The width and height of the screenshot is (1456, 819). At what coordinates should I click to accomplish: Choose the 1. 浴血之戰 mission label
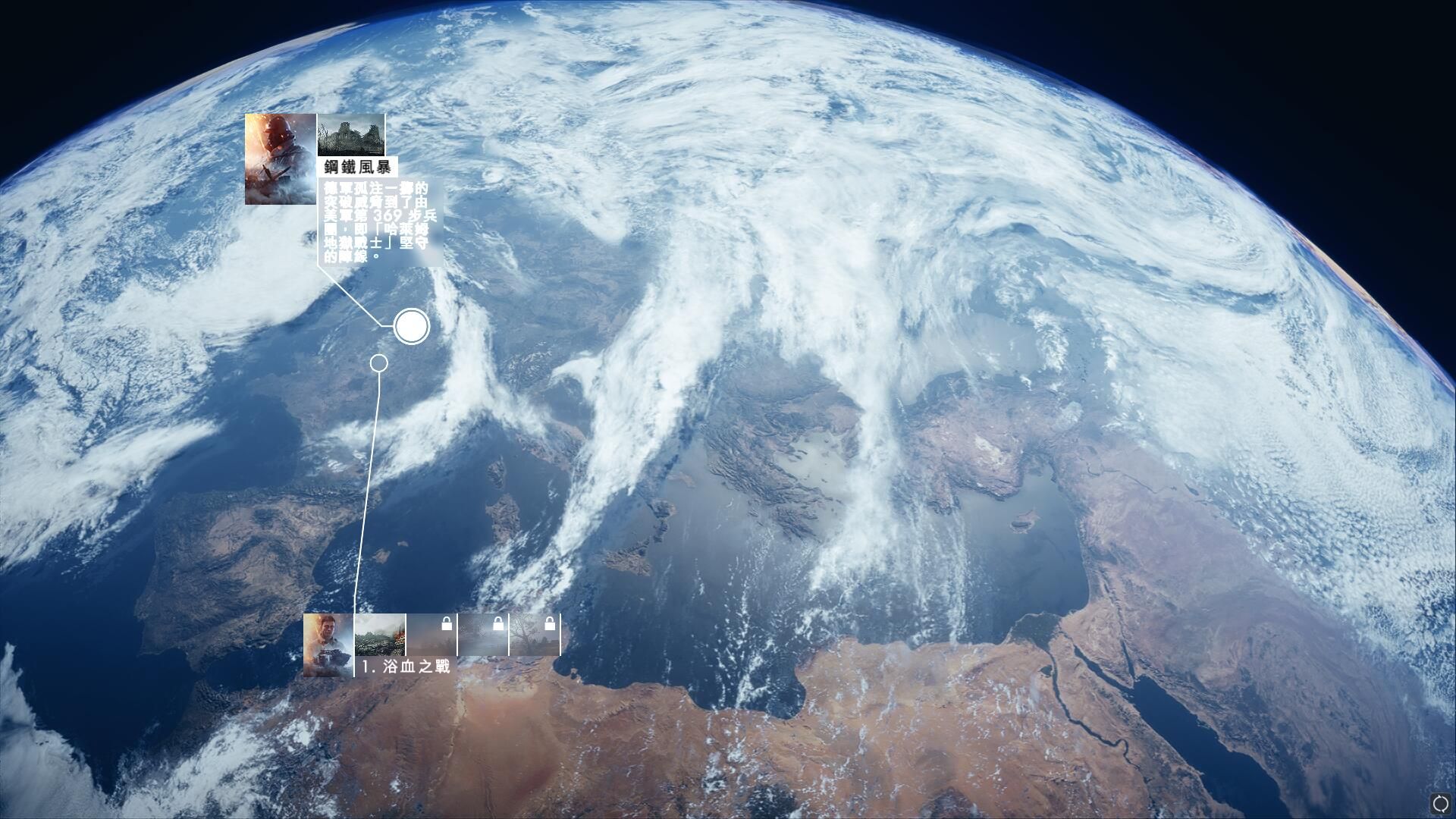(x=406, y=667)
